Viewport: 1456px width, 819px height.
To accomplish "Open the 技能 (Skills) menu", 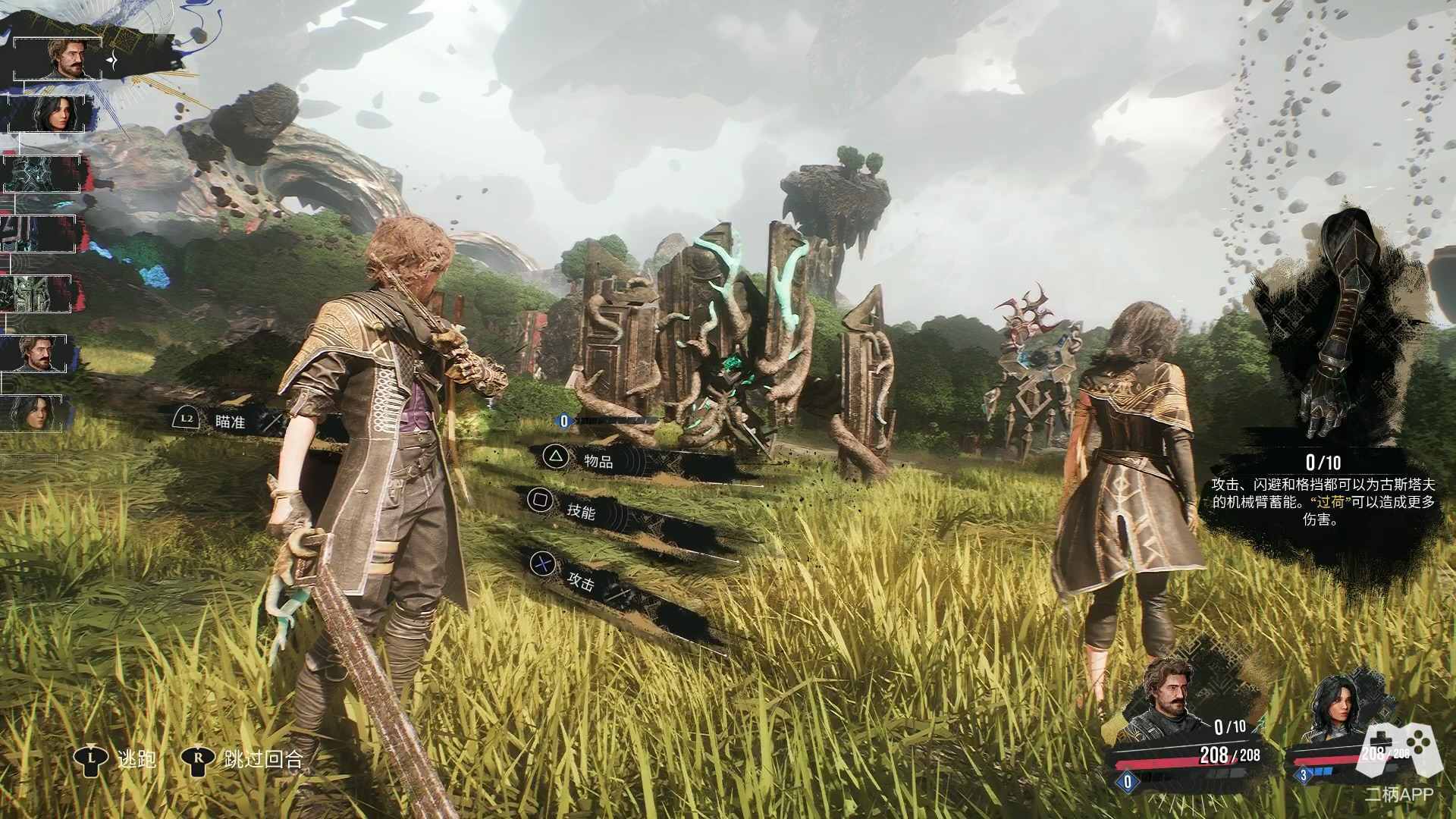I will (581, 510).
